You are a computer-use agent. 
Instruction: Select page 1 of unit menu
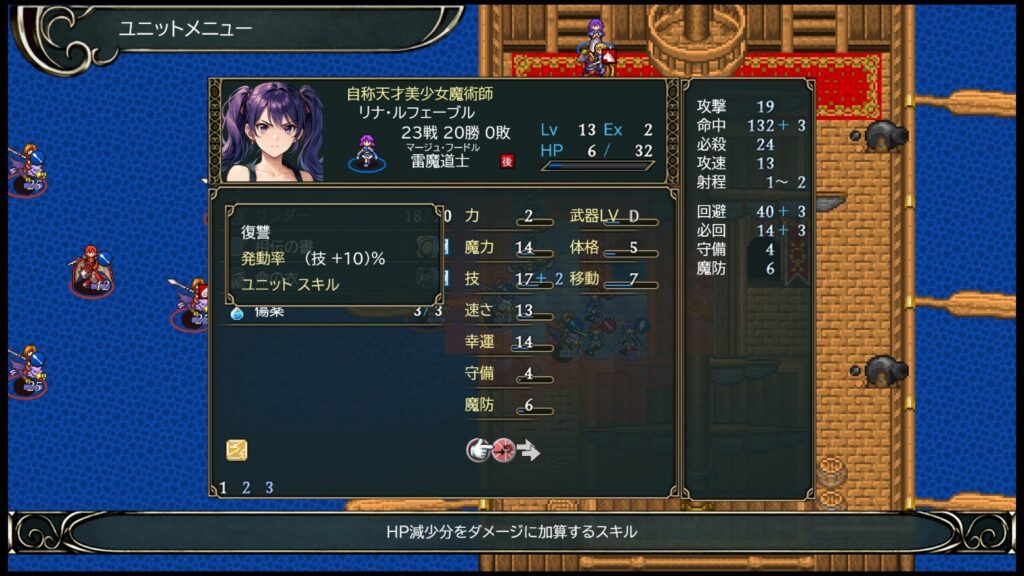(223, 488)
